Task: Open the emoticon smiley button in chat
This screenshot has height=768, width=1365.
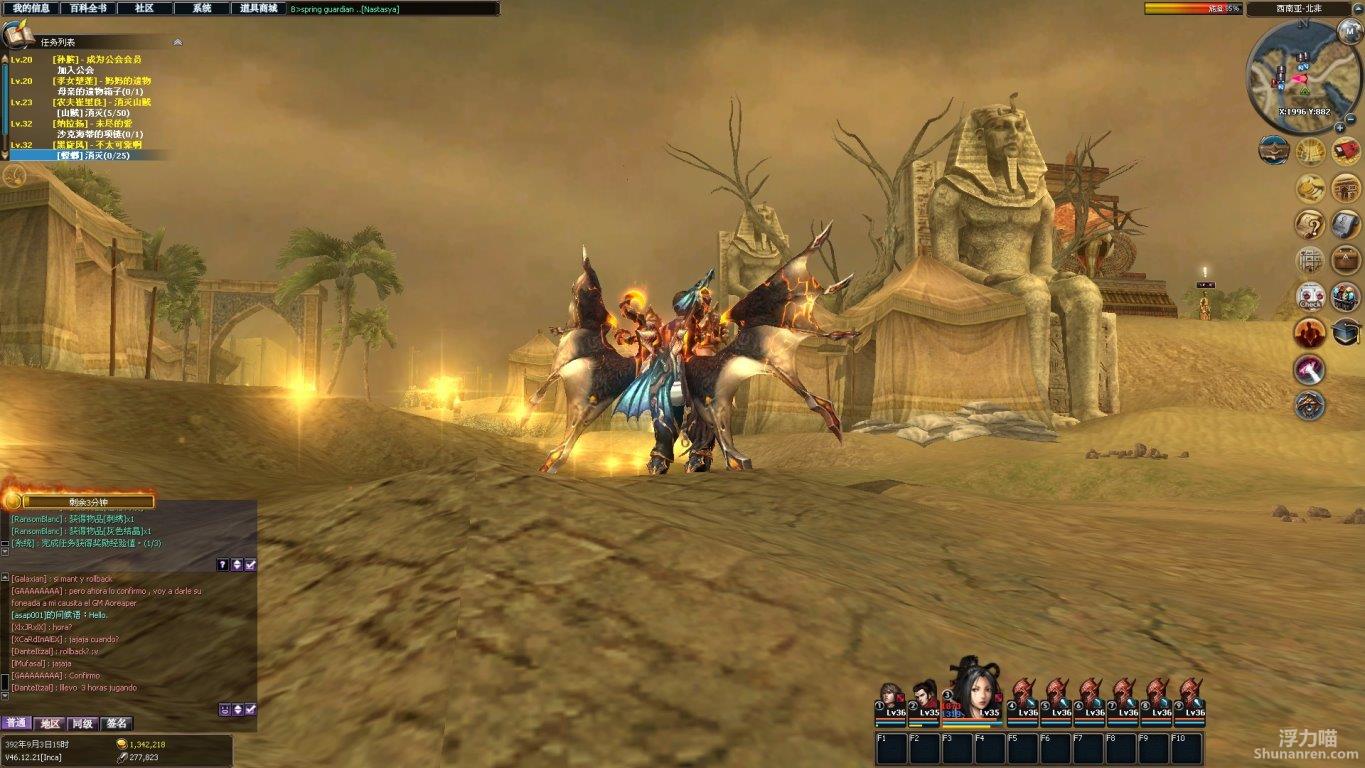Action: coord(224,709)
